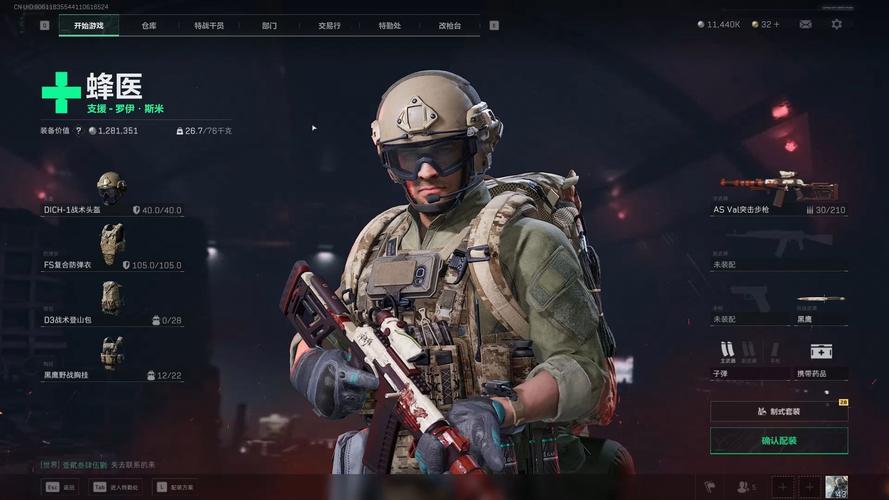Open the player avatar in the corner
Viewport: 889px width, 500px height.
[837, 487]
